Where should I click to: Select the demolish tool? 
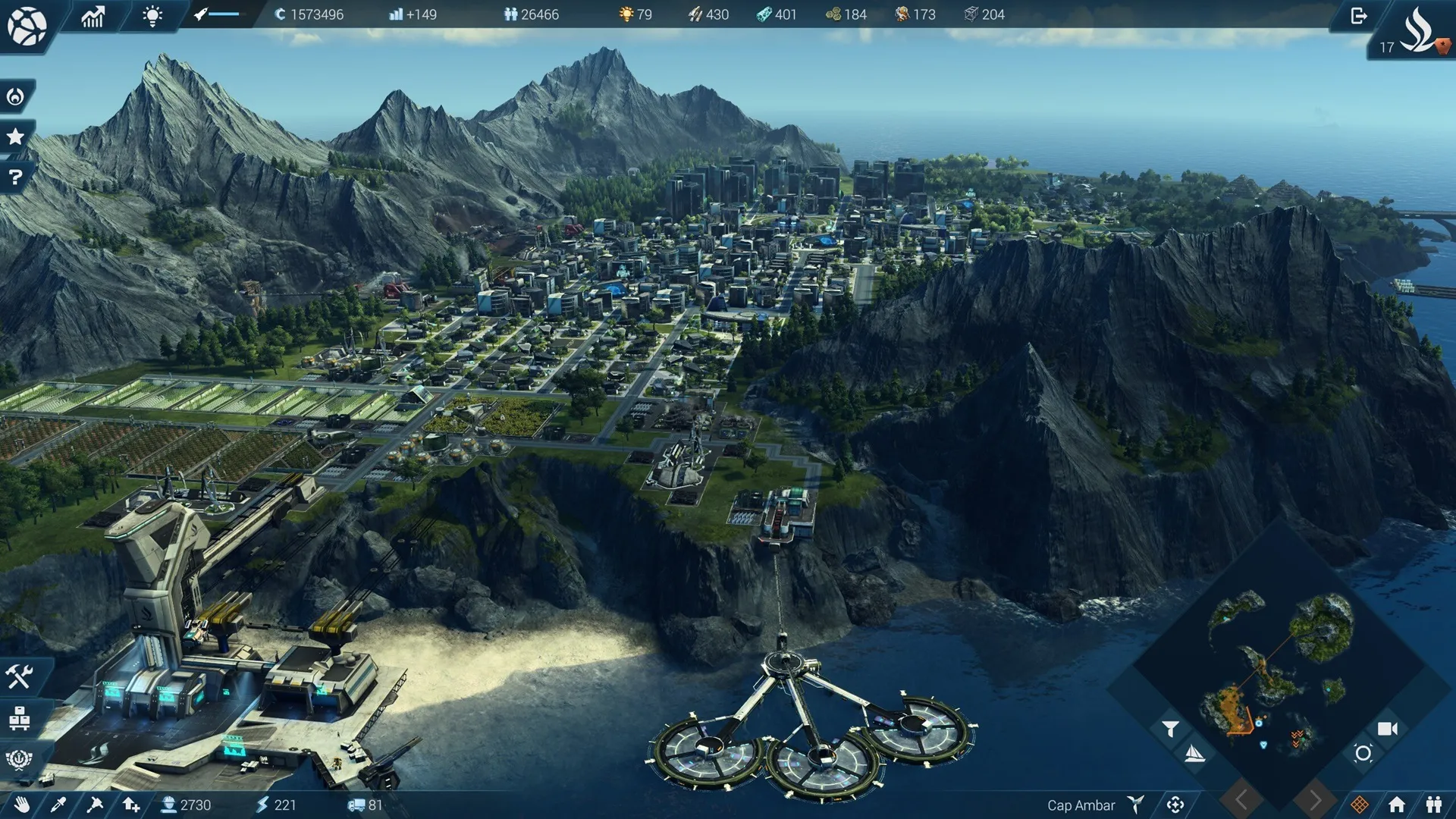point(95,805)
